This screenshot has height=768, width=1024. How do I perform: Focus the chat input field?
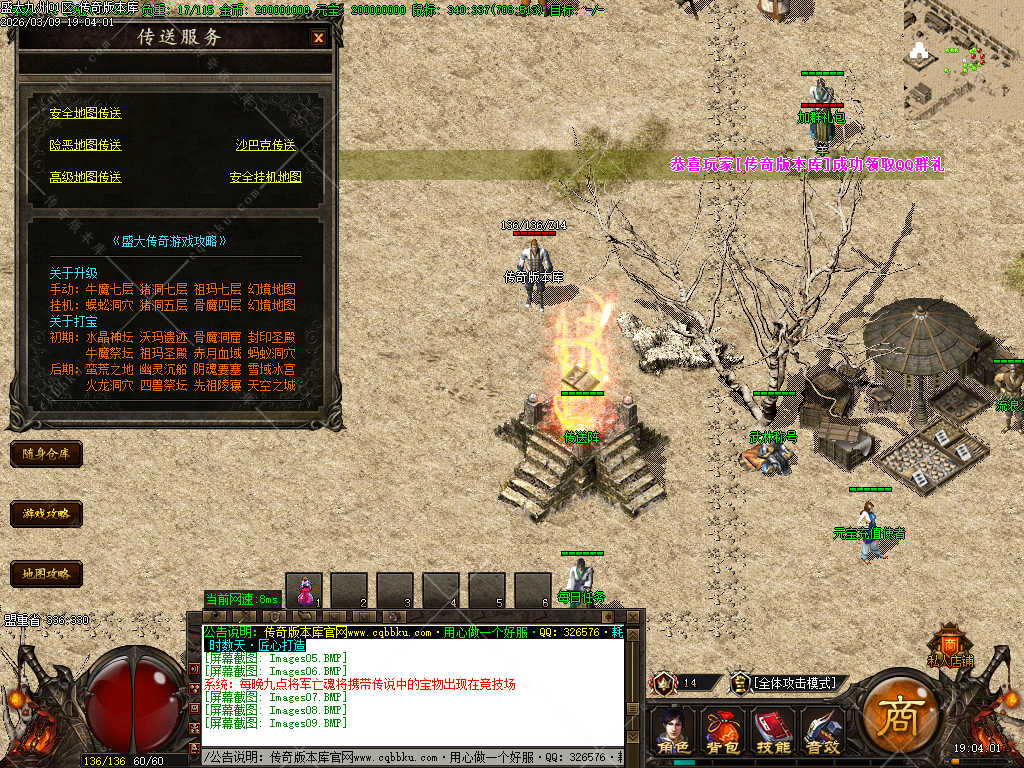[x=410, y=759]
